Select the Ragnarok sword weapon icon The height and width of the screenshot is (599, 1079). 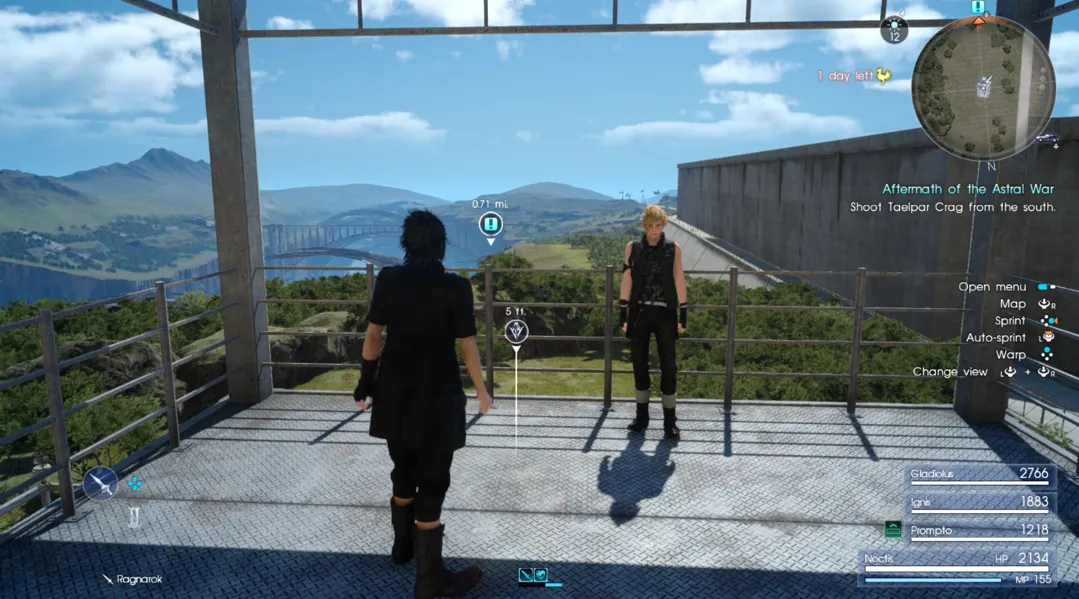(101, 485)
